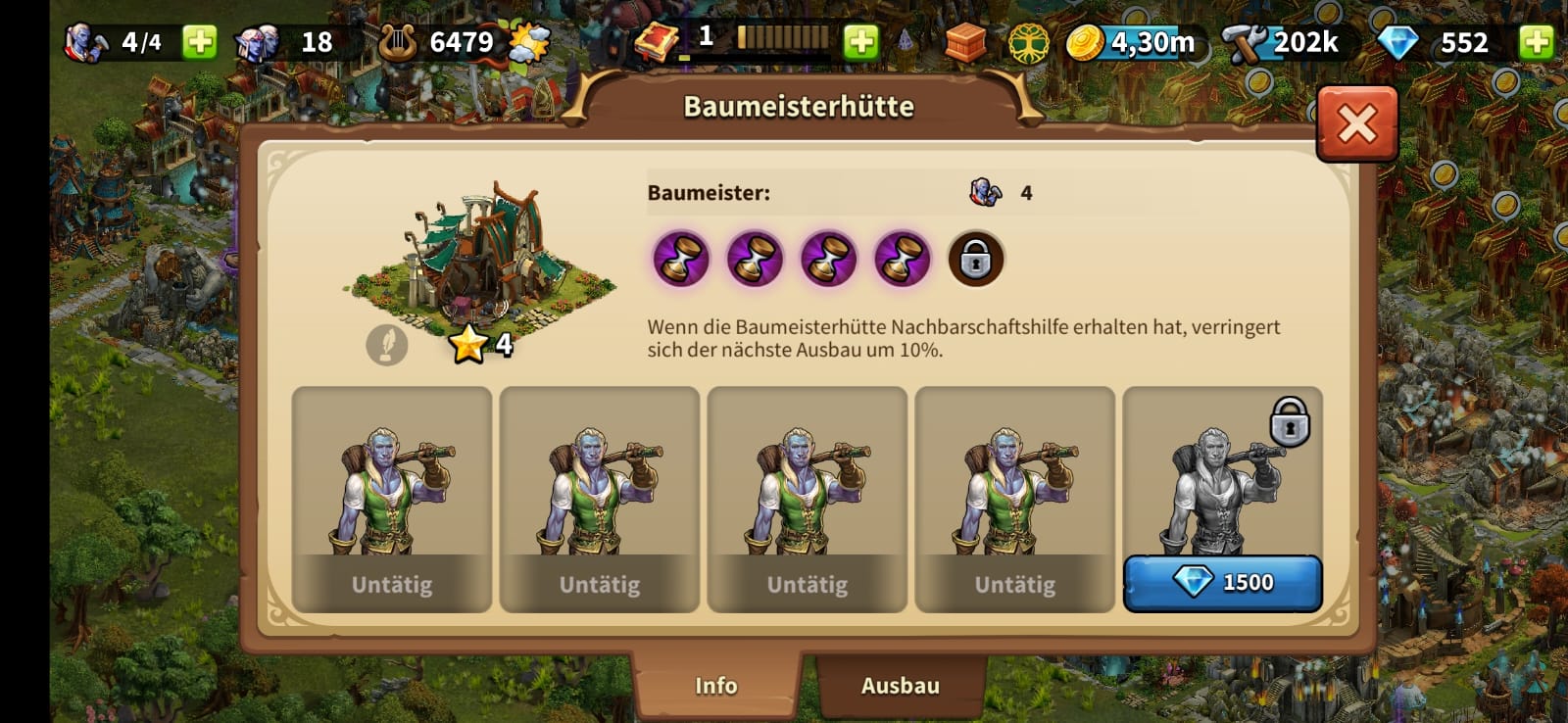Tap the feather quill icon under building

pyautogui.click(x=386, y=345)
